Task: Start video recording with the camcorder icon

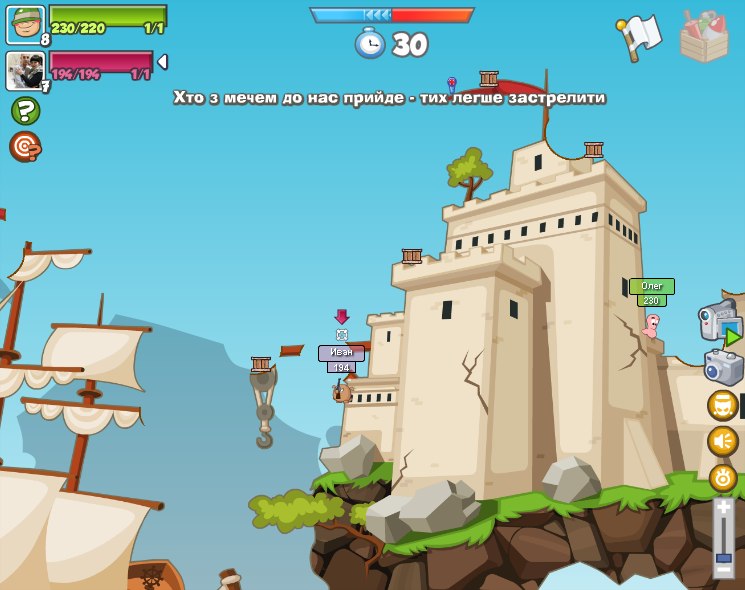Action: click(x=720, y=322)
